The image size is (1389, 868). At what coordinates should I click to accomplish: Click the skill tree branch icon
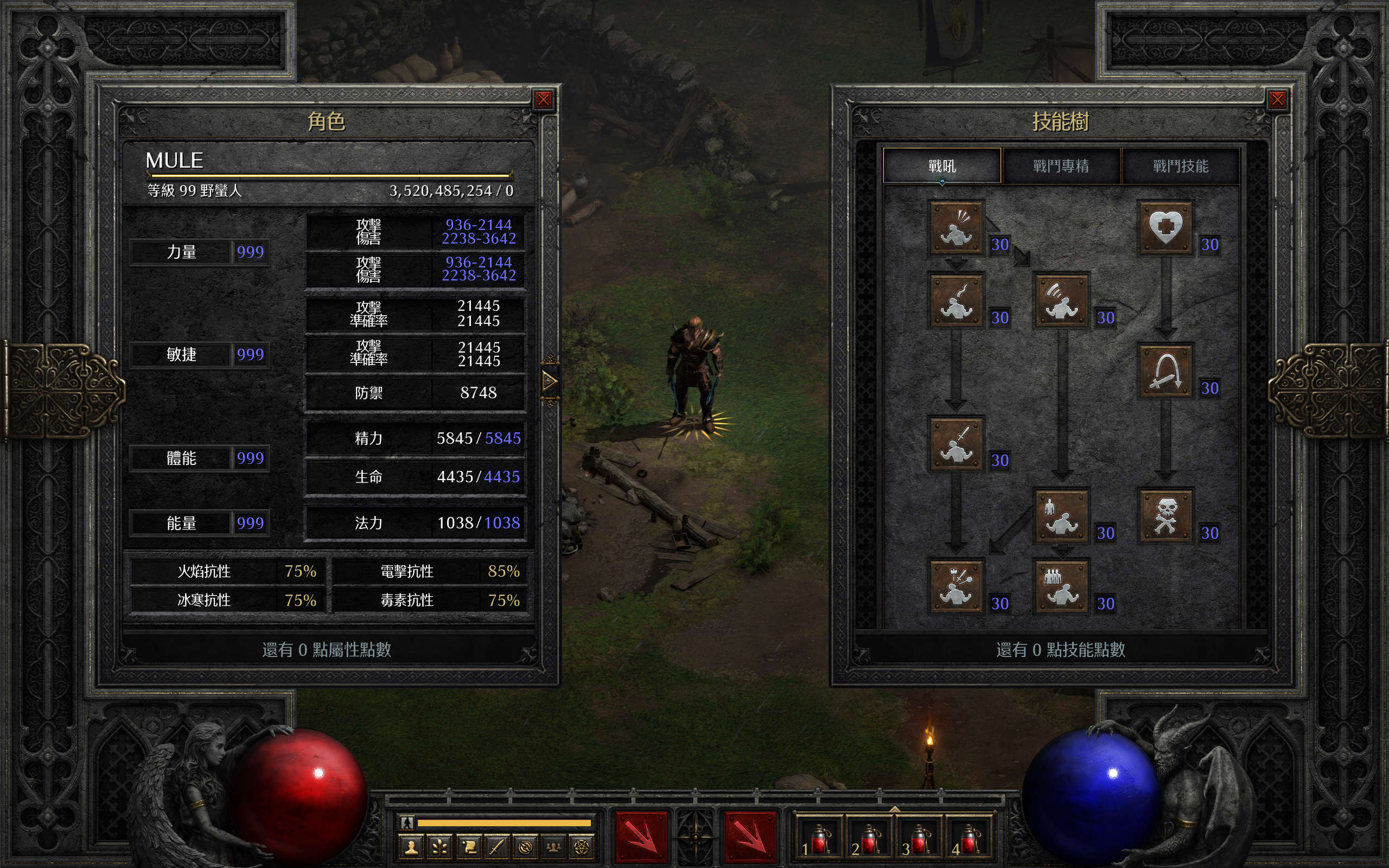[x=439, y=847]
